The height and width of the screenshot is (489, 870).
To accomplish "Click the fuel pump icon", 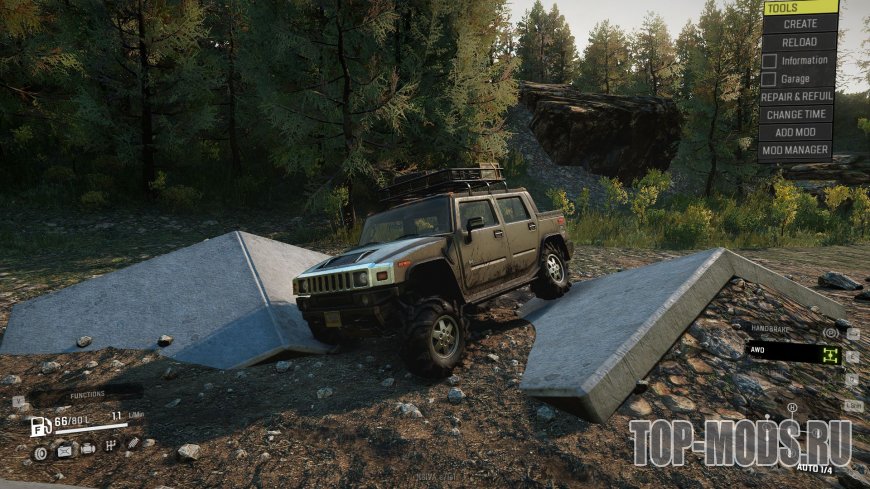I will coord(40,426).
